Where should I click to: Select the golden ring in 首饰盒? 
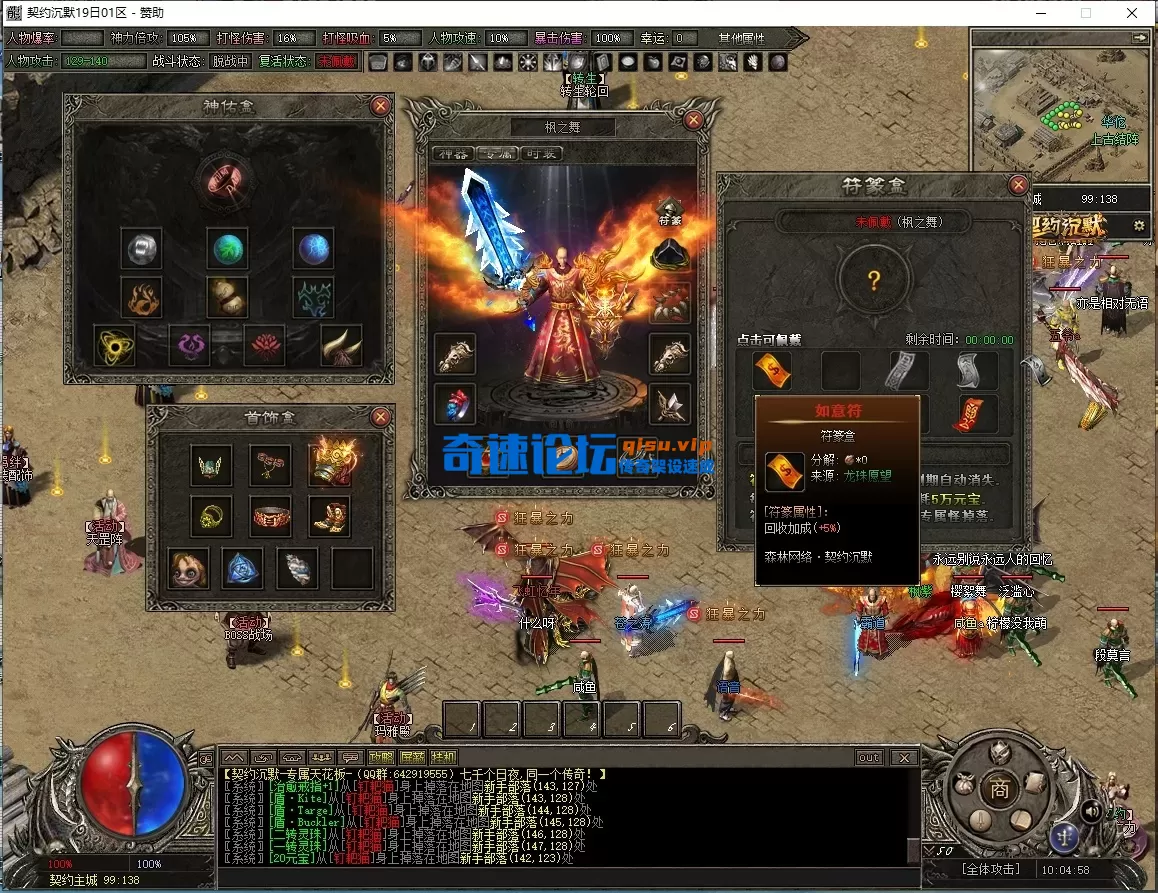[211, 516]
